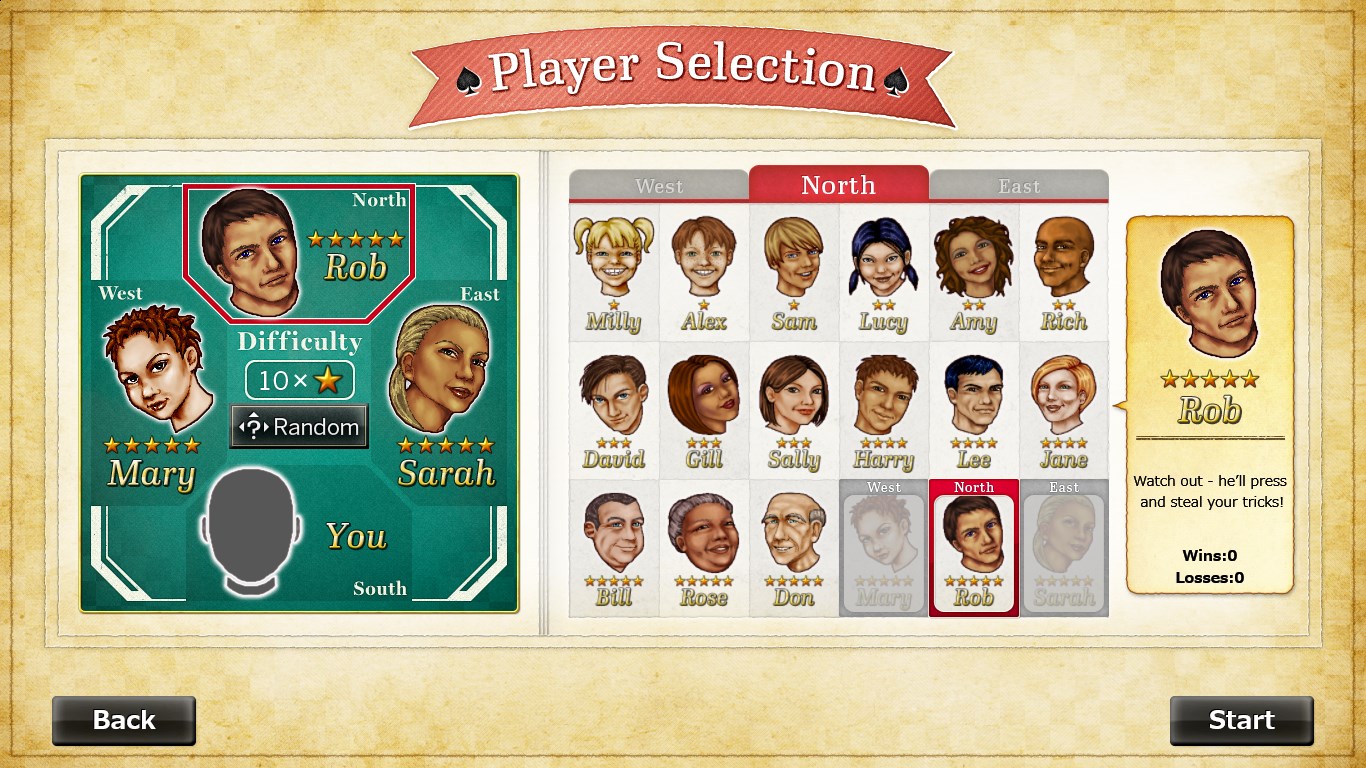Go back to the previous screen
The height and width of the screenshot is (768, 1366).
coord(124,720)
